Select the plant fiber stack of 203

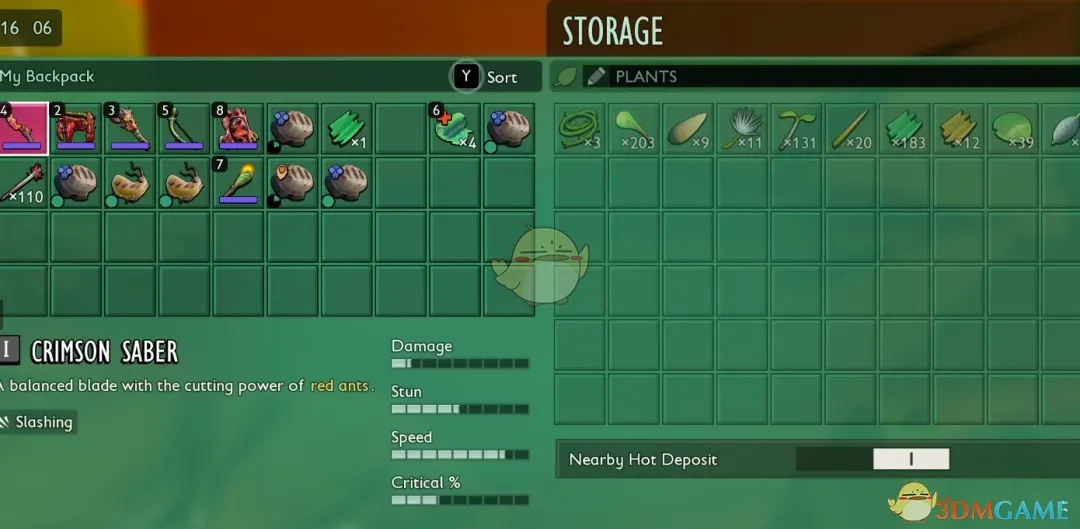pyautogui.click(x=634, y=129)
